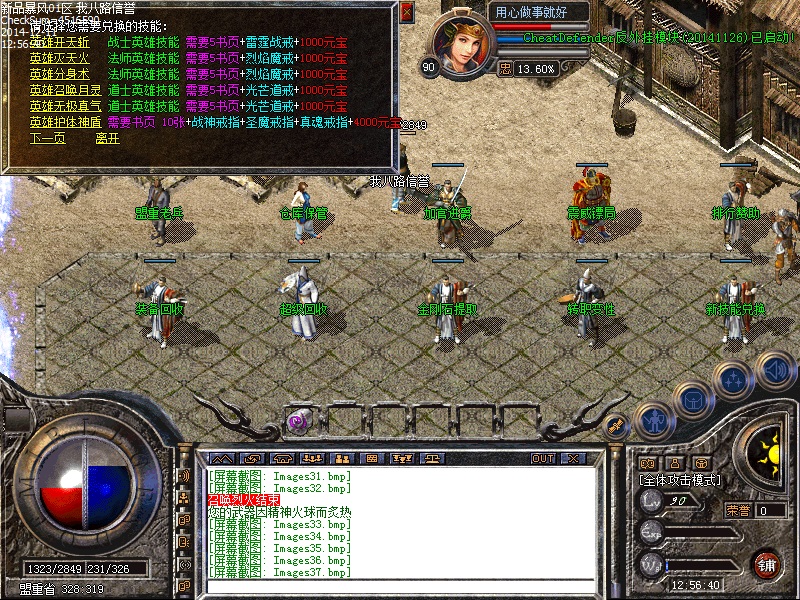Pick the 英雄分身术 skill option
Viewport: 800px width, 600px height.
coord(59,74)
